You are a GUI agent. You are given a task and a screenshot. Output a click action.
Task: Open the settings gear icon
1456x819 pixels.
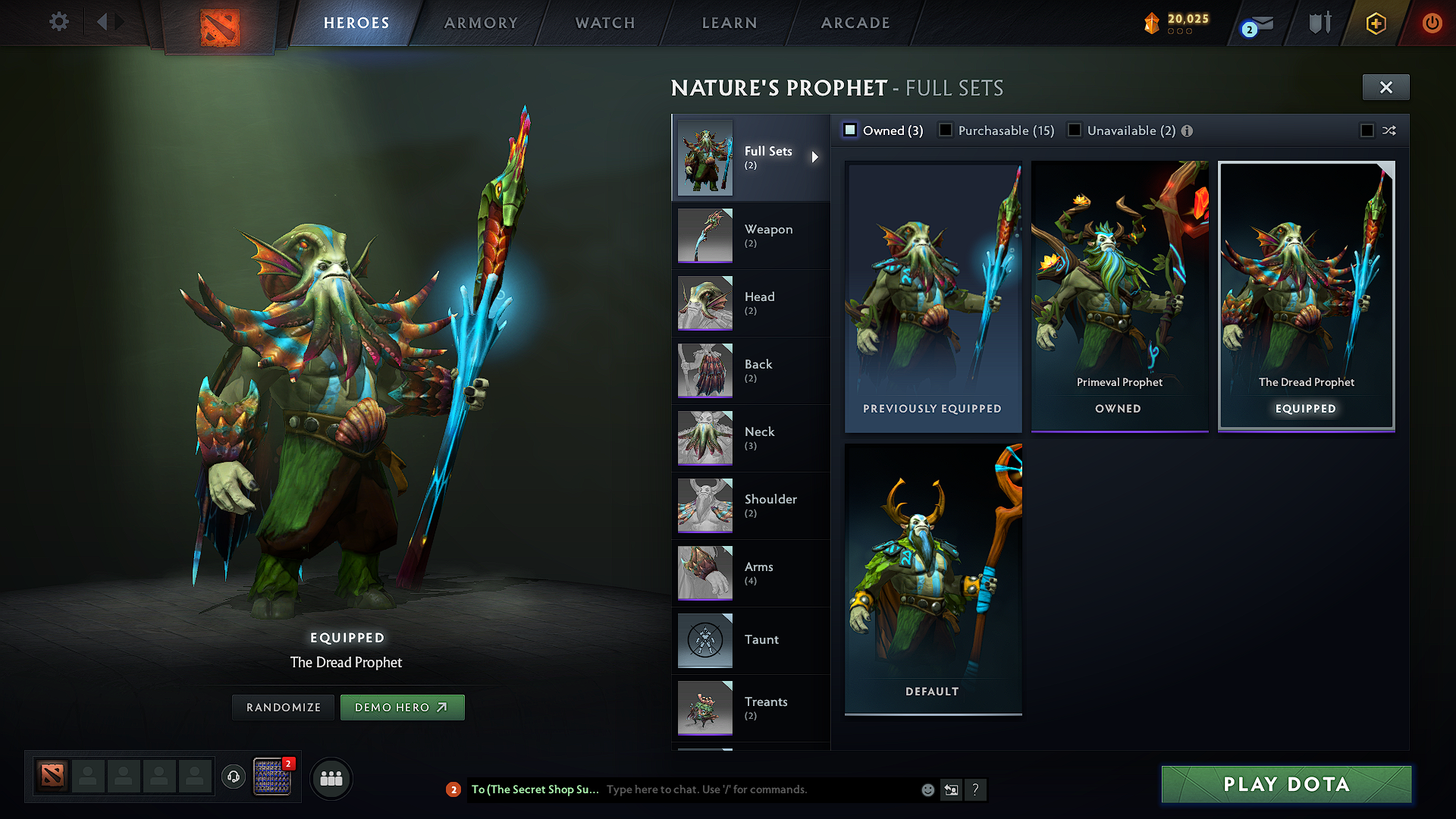(x=59, y=21)
